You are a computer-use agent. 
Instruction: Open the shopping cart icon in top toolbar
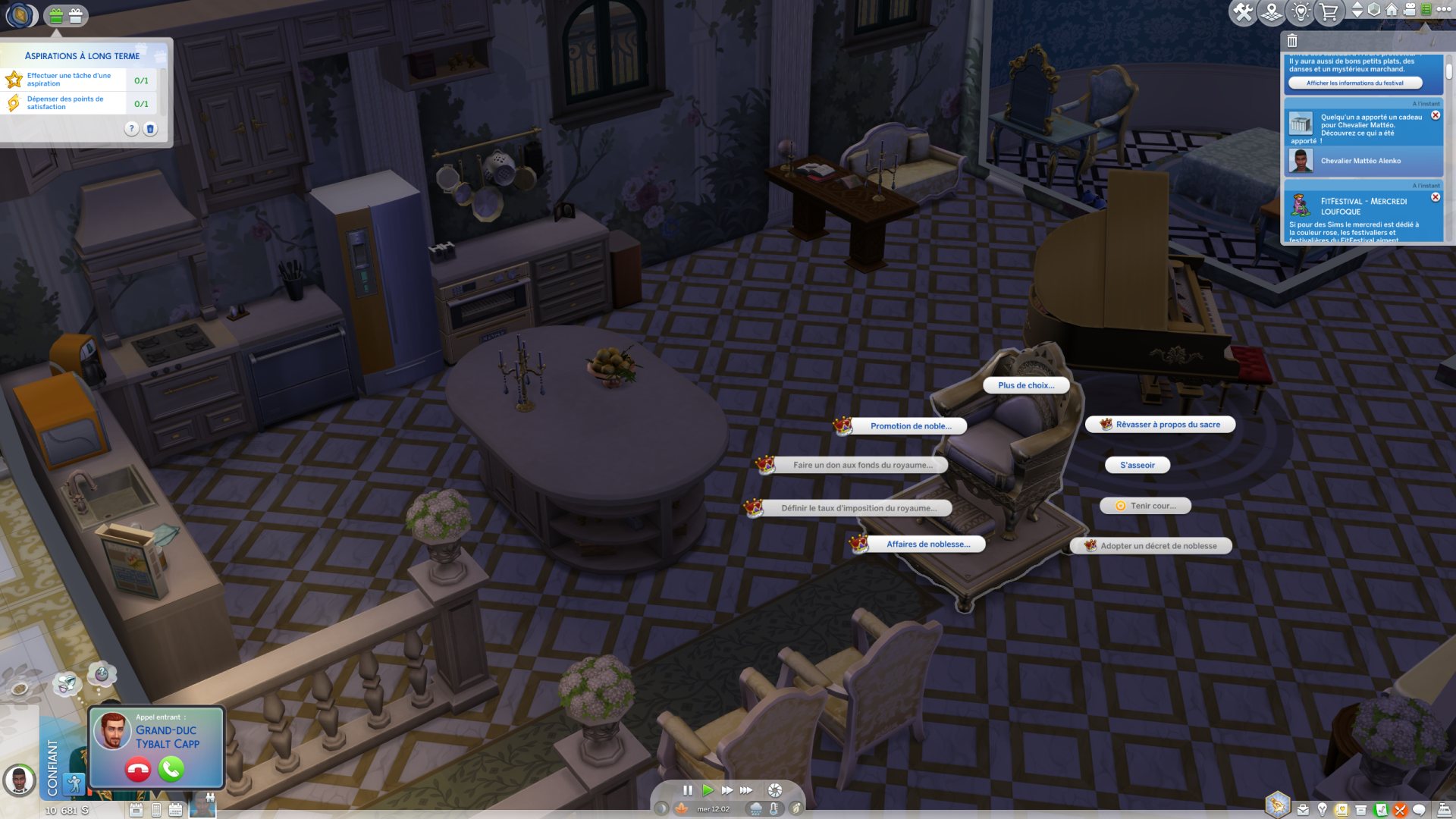point(1329,12)
